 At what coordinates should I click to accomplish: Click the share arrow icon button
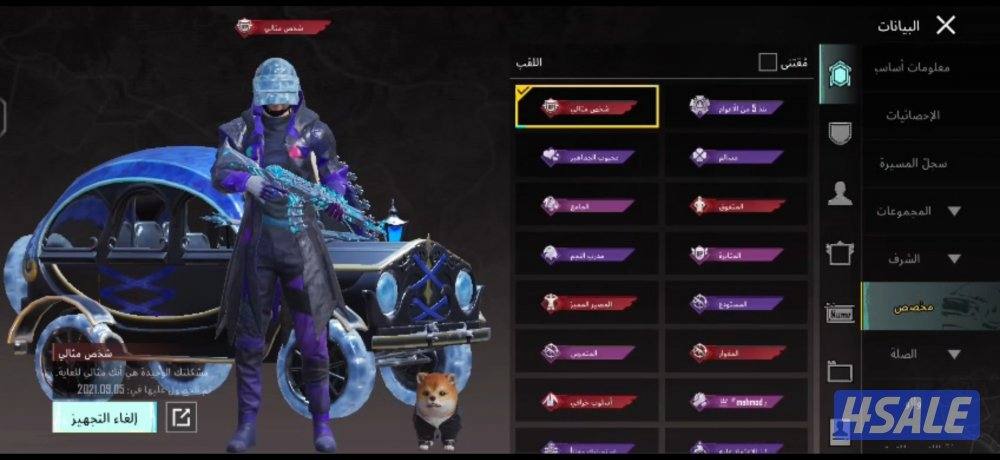point(181,417)
